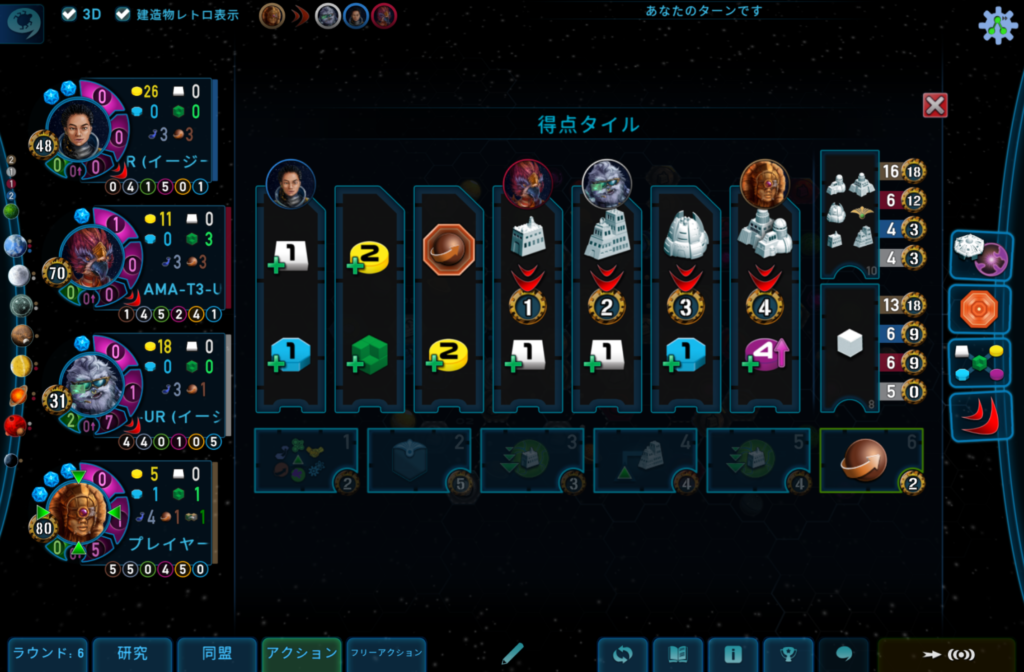The height and width of the screenshot is (672, 1024).
Task: Open the chat speech bubble button
Action: click(843, 655)
